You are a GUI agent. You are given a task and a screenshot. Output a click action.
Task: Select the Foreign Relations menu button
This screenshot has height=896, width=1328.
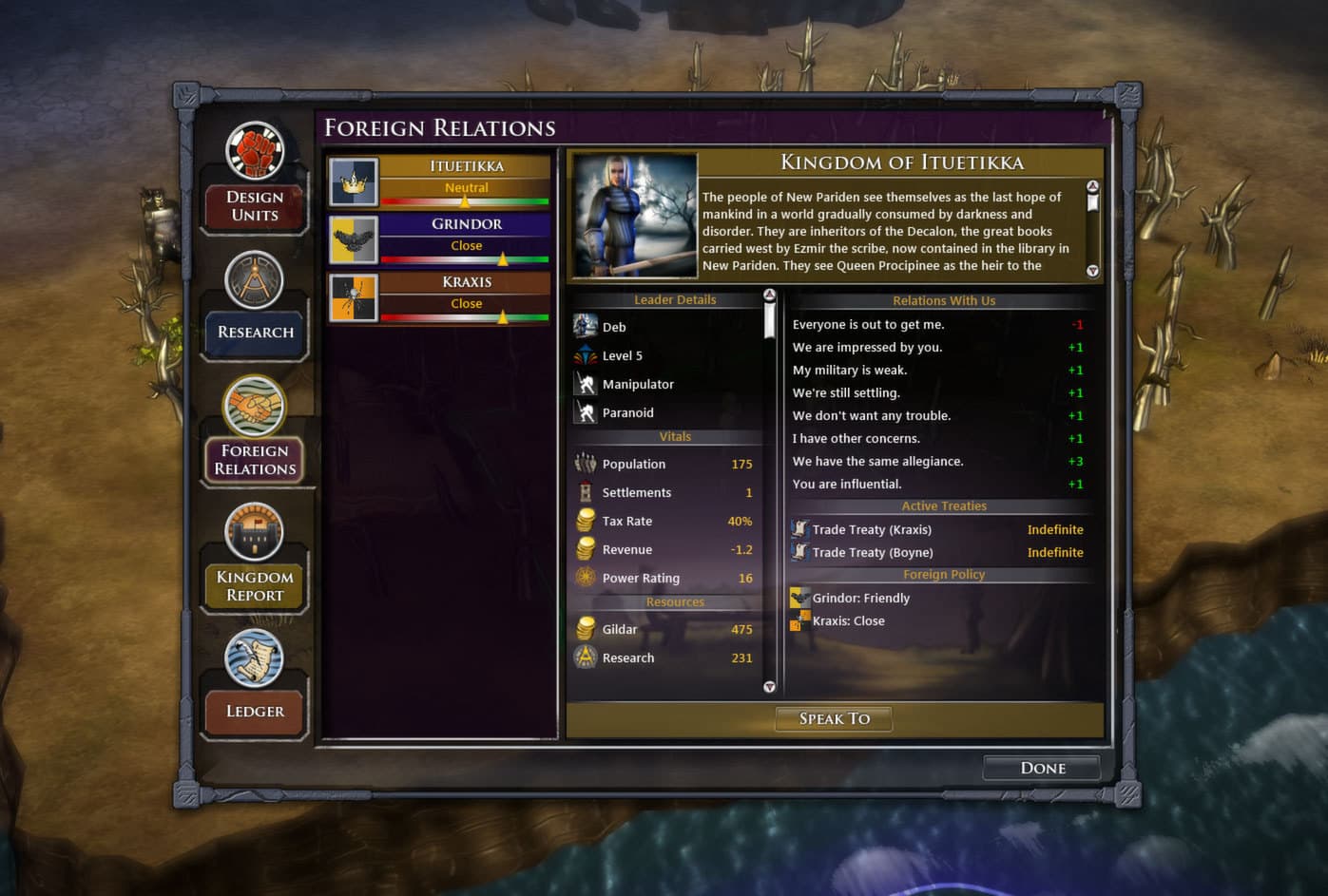[x=255, y=459]
